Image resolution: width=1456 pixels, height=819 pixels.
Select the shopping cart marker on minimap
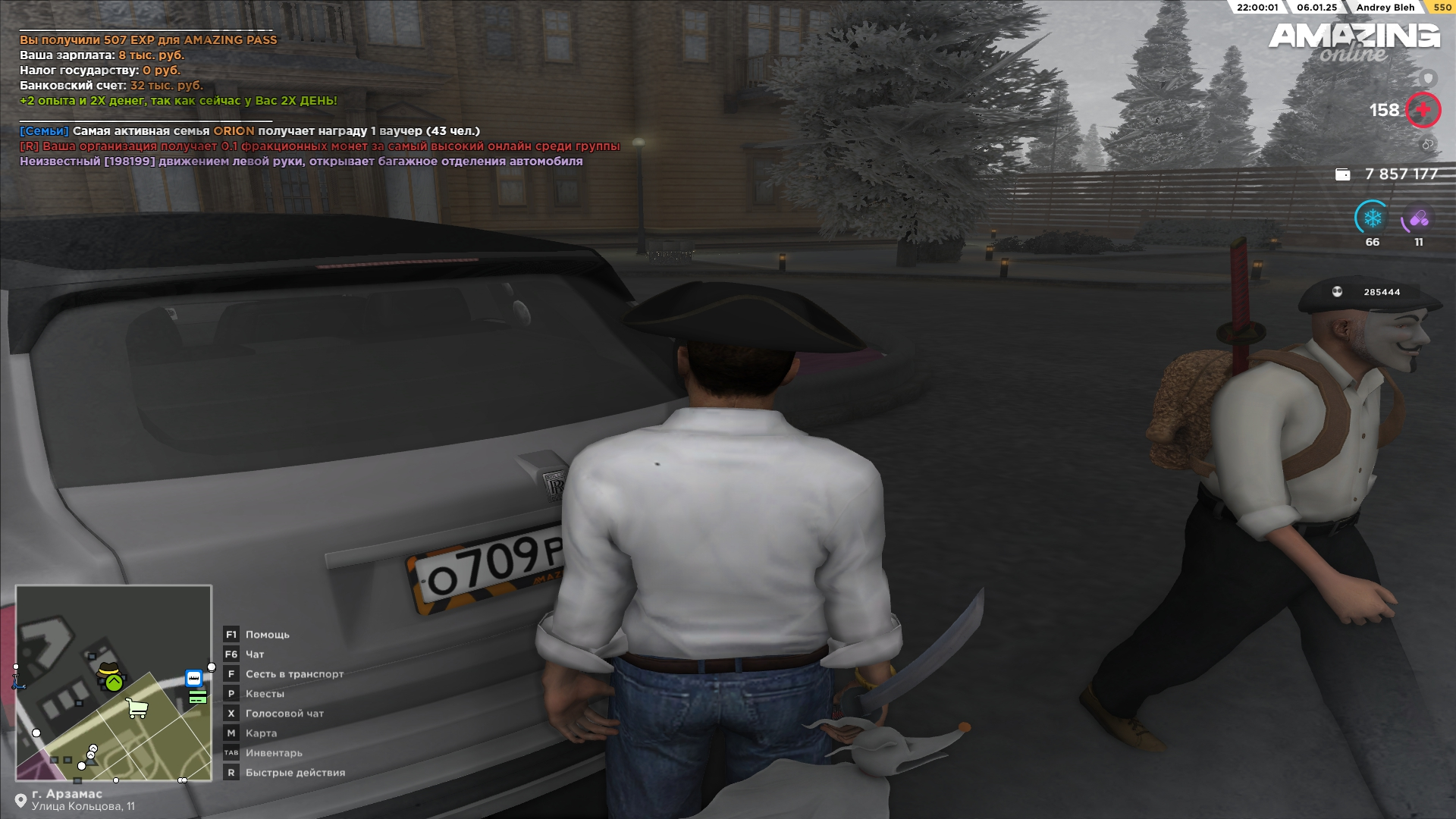(x=136, y=708)
